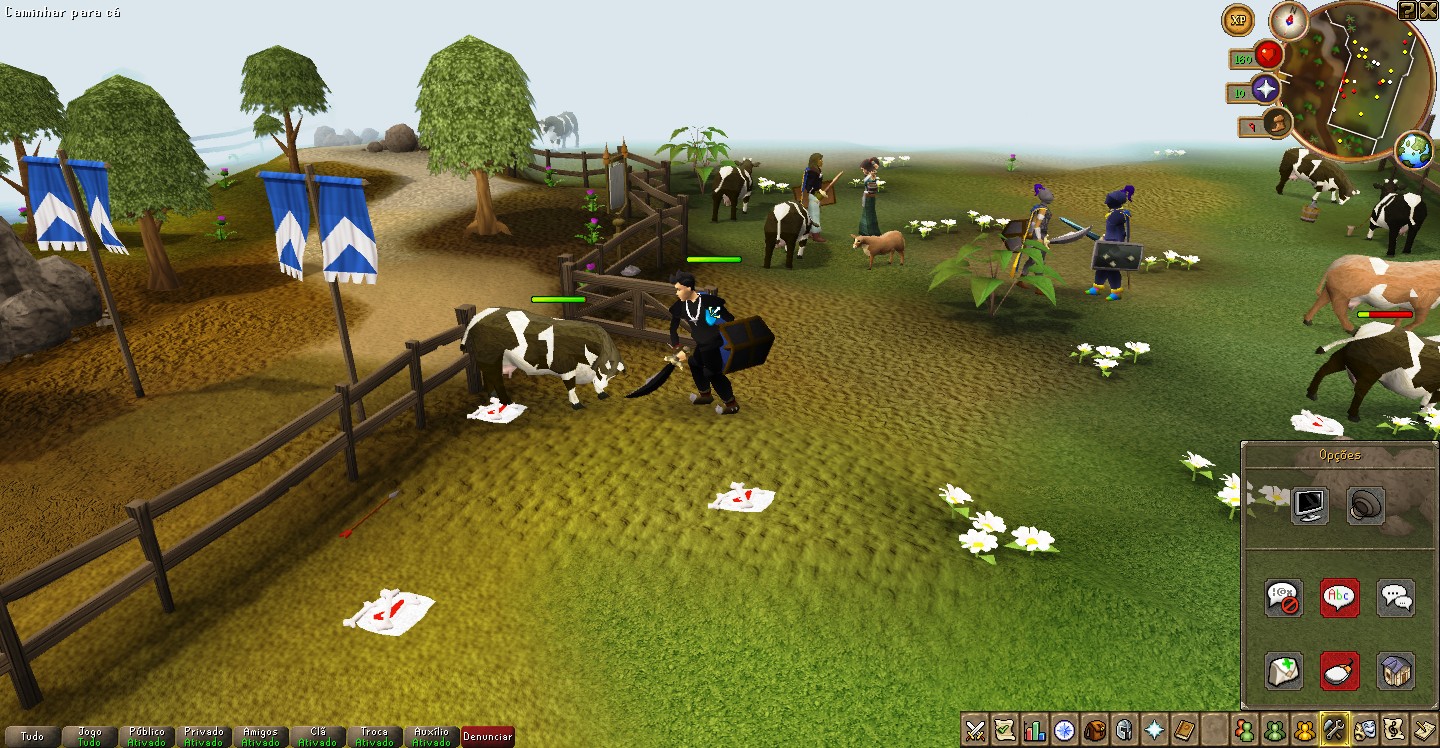Open the combat options tab
Viewport: 1440px width, 748px height.
pyautogui.click(x=973, y=729)
